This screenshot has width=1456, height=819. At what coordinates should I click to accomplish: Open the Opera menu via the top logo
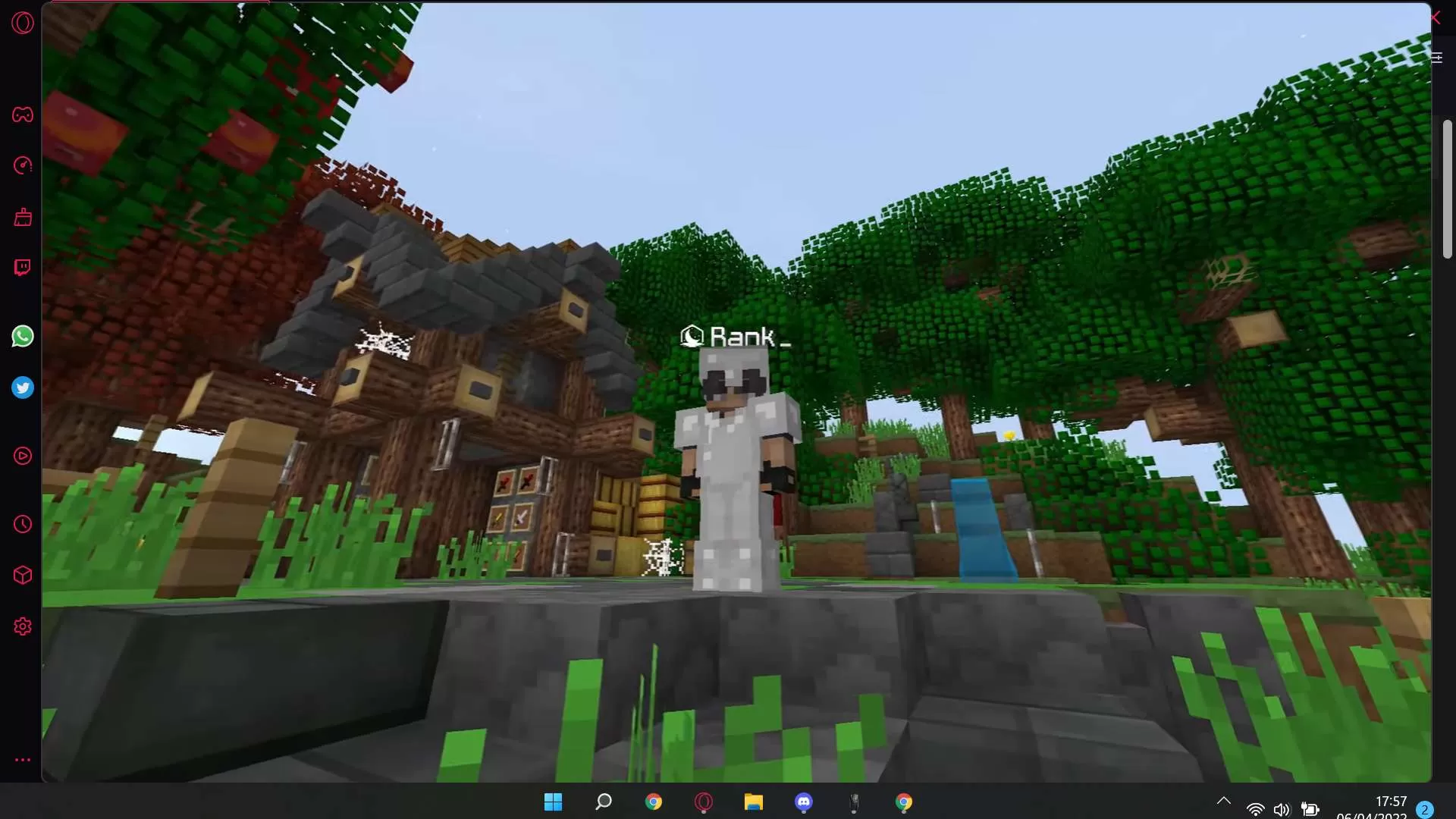tap(23, 23)
